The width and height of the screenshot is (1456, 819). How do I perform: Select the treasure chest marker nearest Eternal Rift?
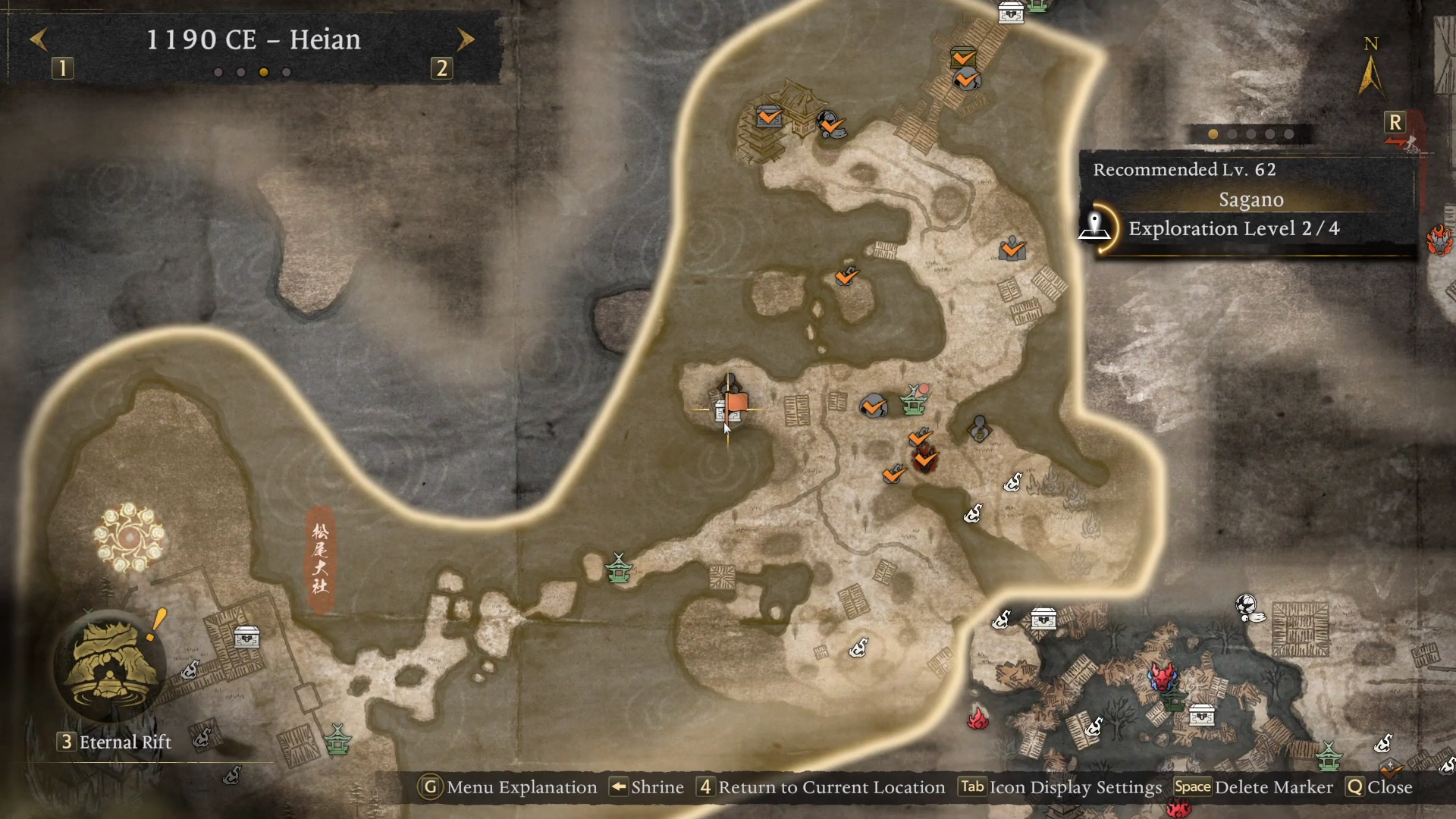click(246, 638)
